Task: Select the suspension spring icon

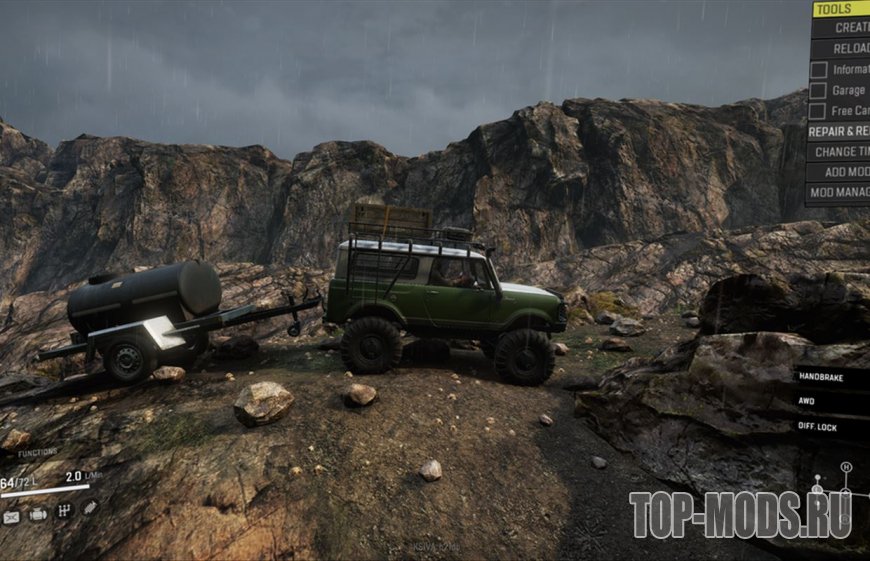Action: tap(89, 508)
